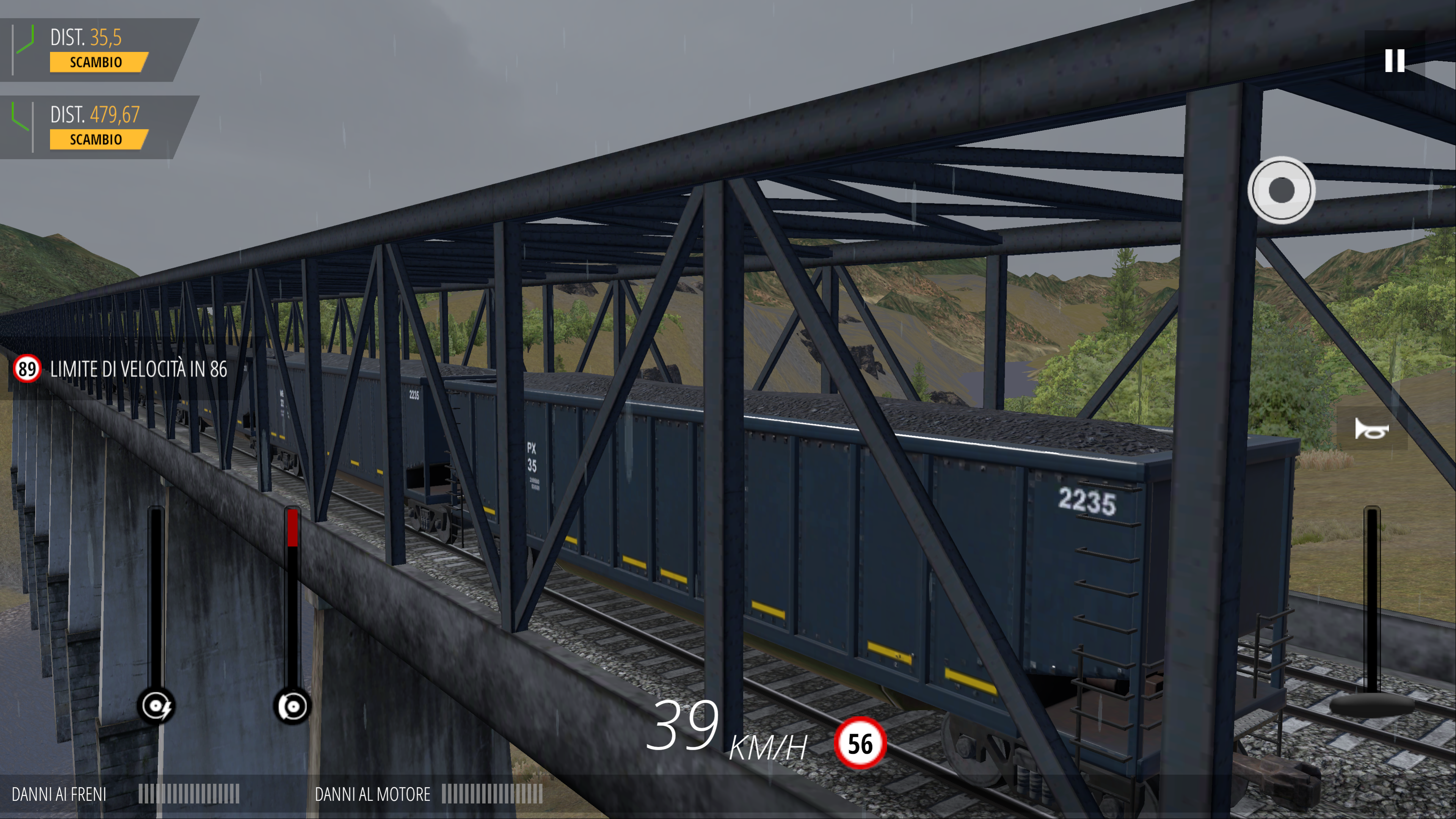The height and width of the screenshot is (819, 1456).
Task: Pause the game
Action: tap(1394, 61)
